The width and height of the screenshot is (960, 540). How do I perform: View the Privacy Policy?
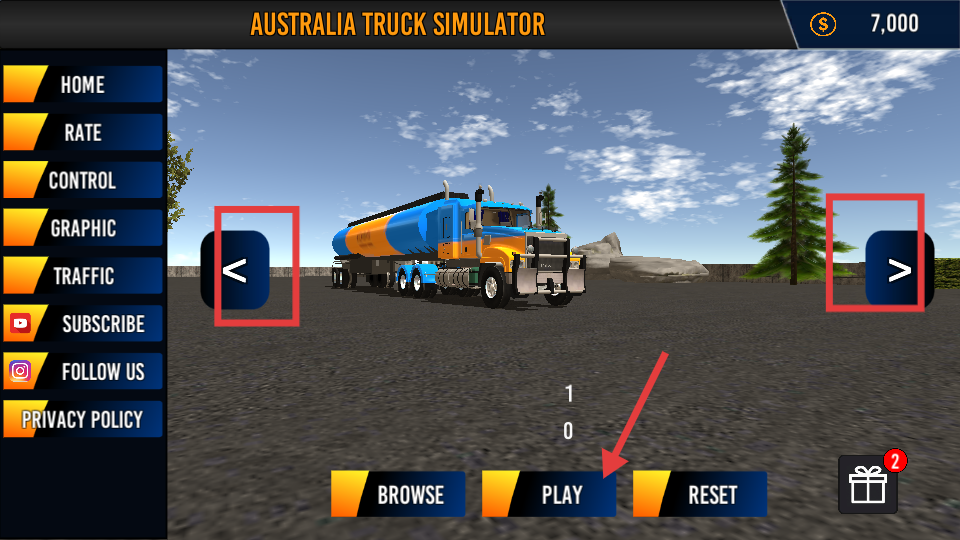coord(82,420)
